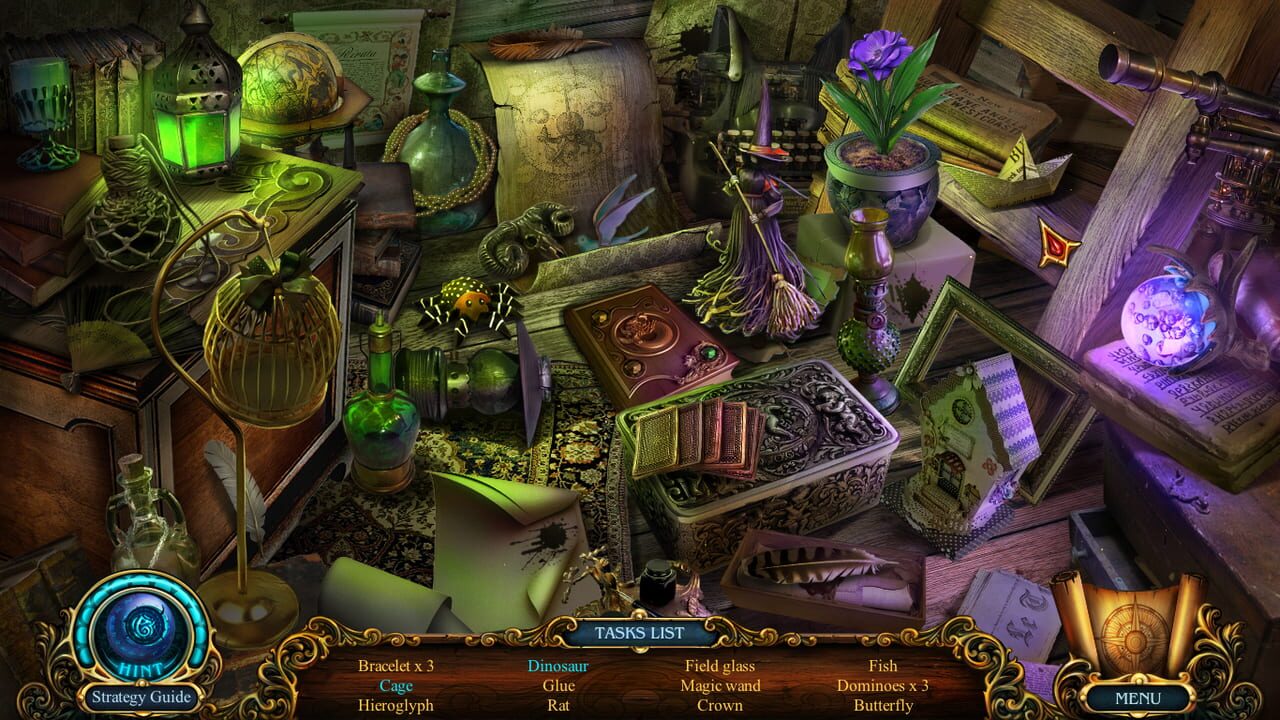
Task: Click 'Cage' in the task list
Action: 396,686
